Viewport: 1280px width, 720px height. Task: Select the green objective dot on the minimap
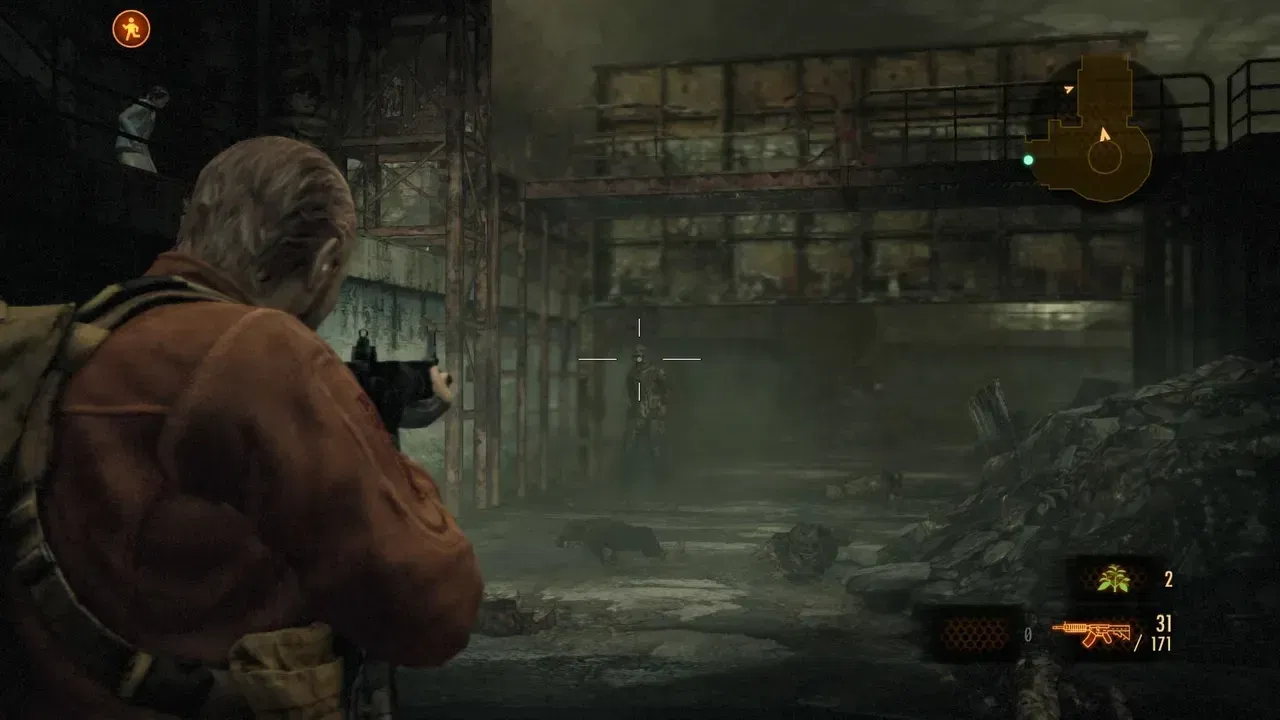[1028, 158]
